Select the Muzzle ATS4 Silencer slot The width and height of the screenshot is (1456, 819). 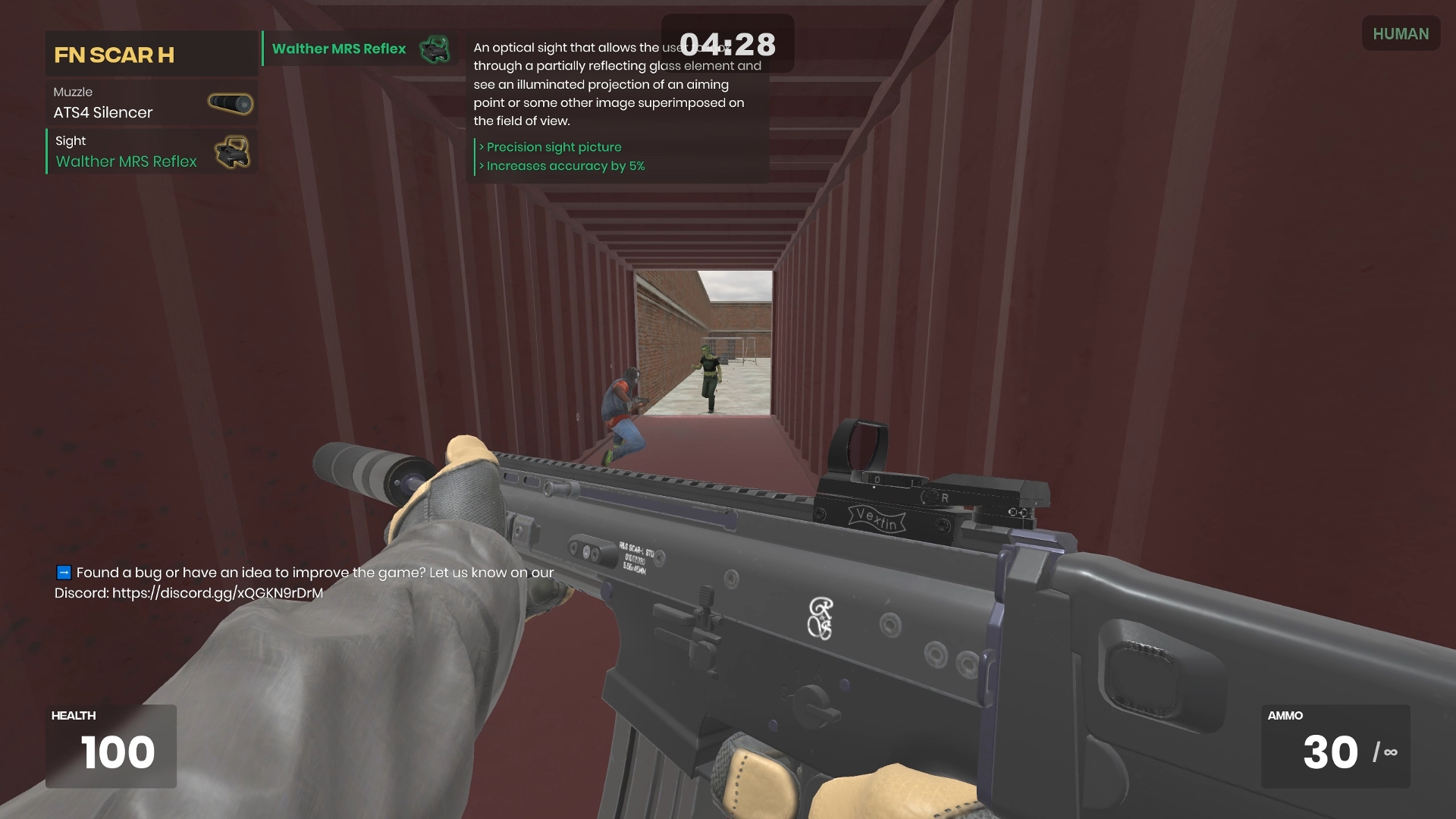coord(152,103)
